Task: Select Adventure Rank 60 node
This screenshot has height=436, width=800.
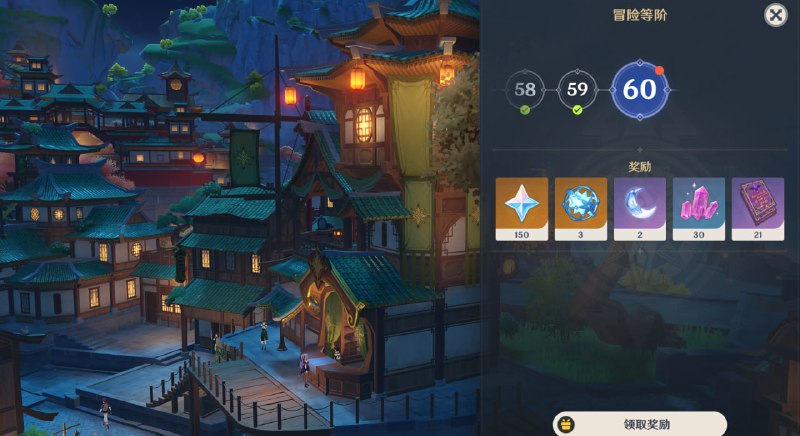Action: (x=639, y=90)
